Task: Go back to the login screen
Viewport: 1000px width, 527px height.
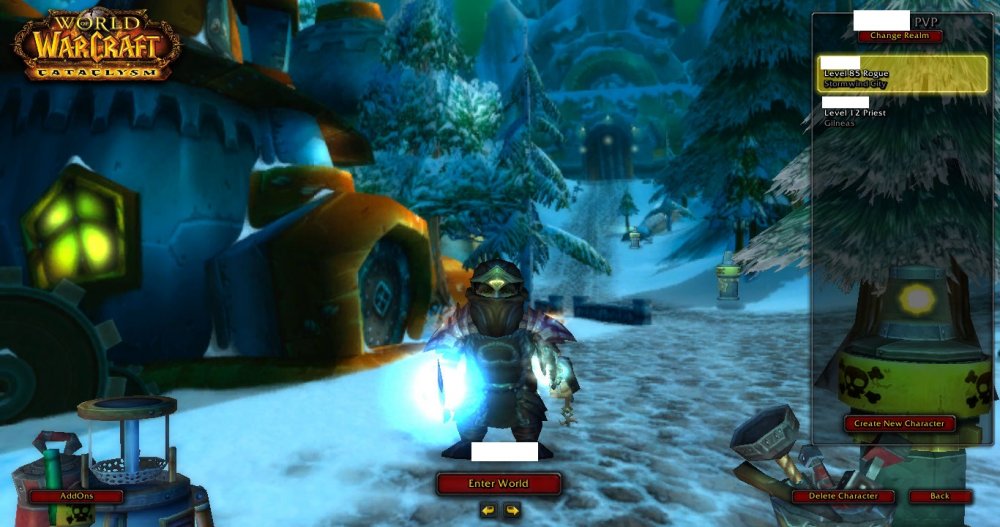Action: pyautogui.click(x=940, y=496)
